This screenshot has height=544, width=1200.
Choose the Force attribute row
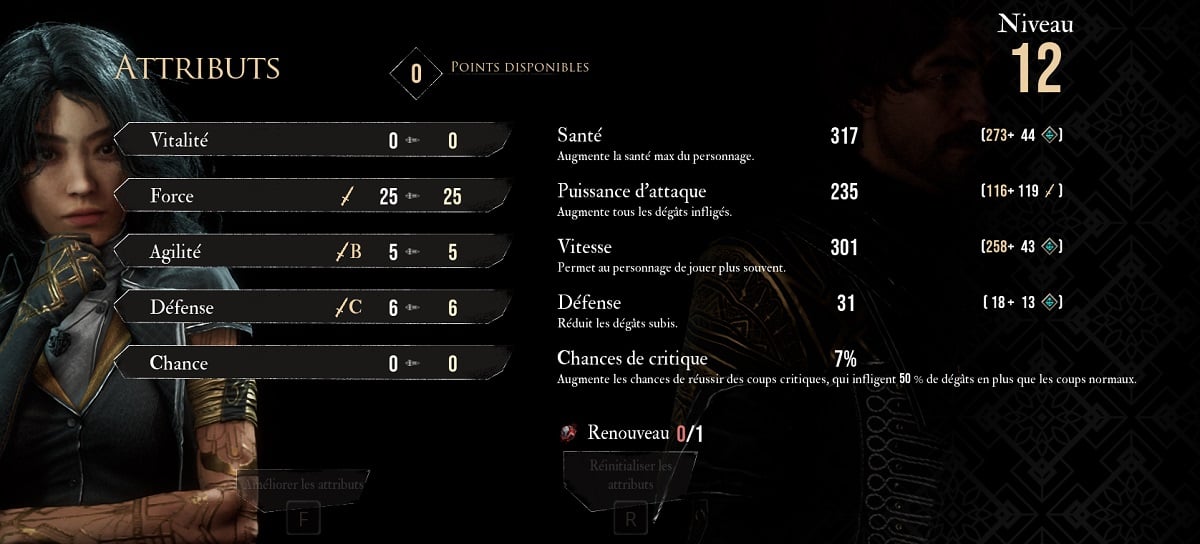[313, 196]
